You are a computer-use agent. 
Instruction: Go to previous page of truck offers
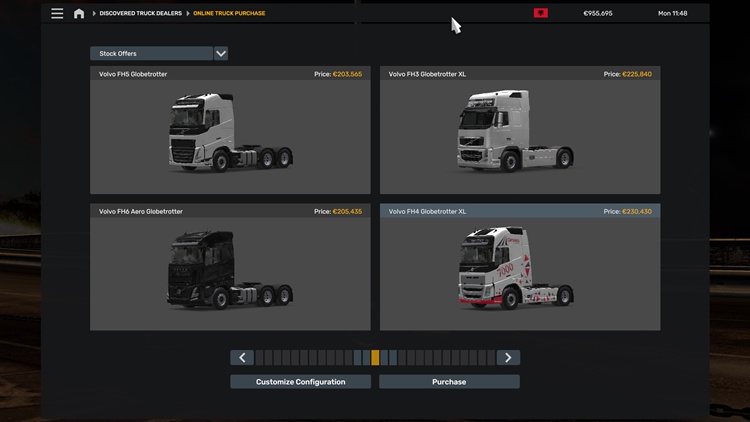click(241, 358)
